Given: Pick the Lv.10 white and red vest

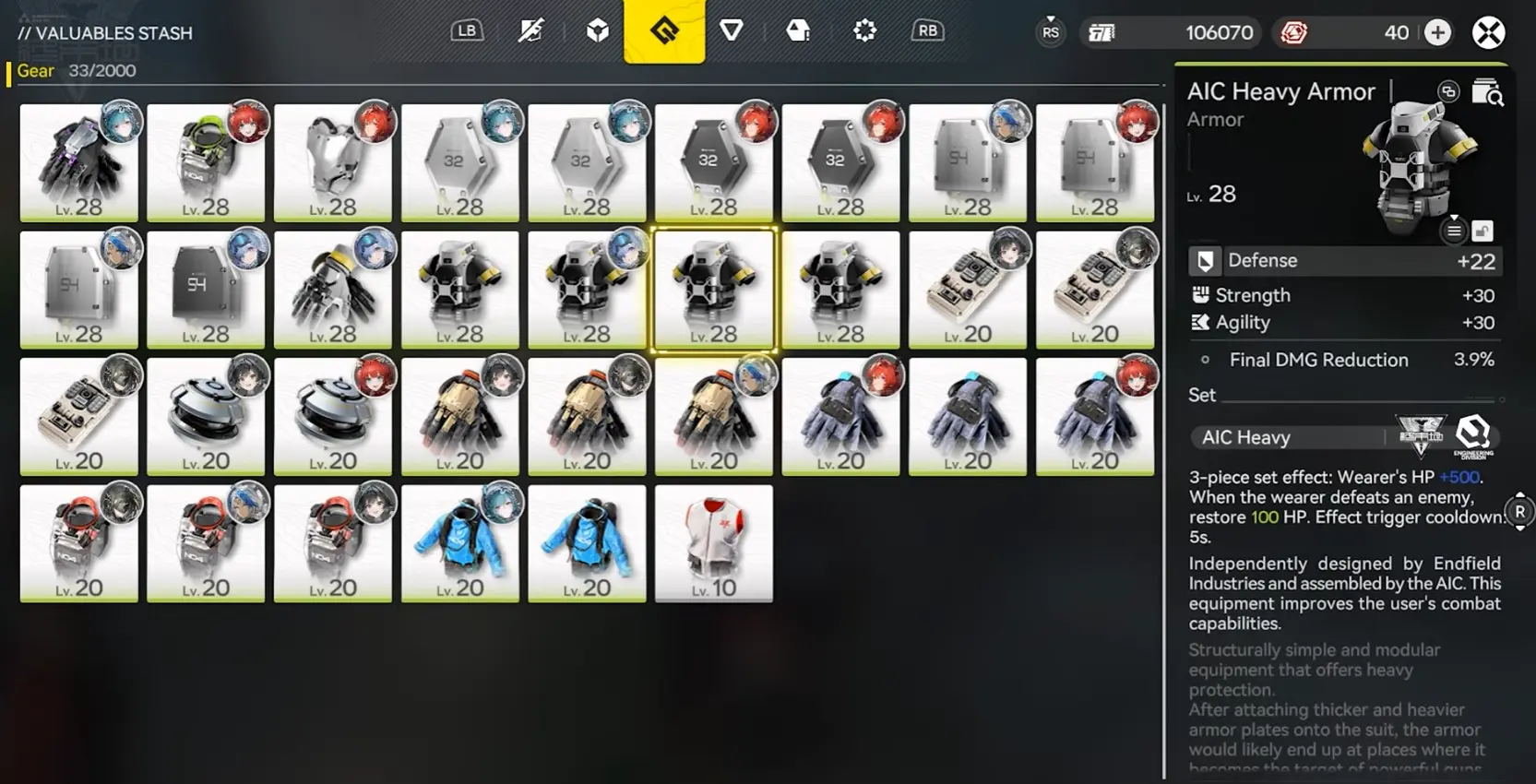Looking at the screenshot, I should point(714,543).
